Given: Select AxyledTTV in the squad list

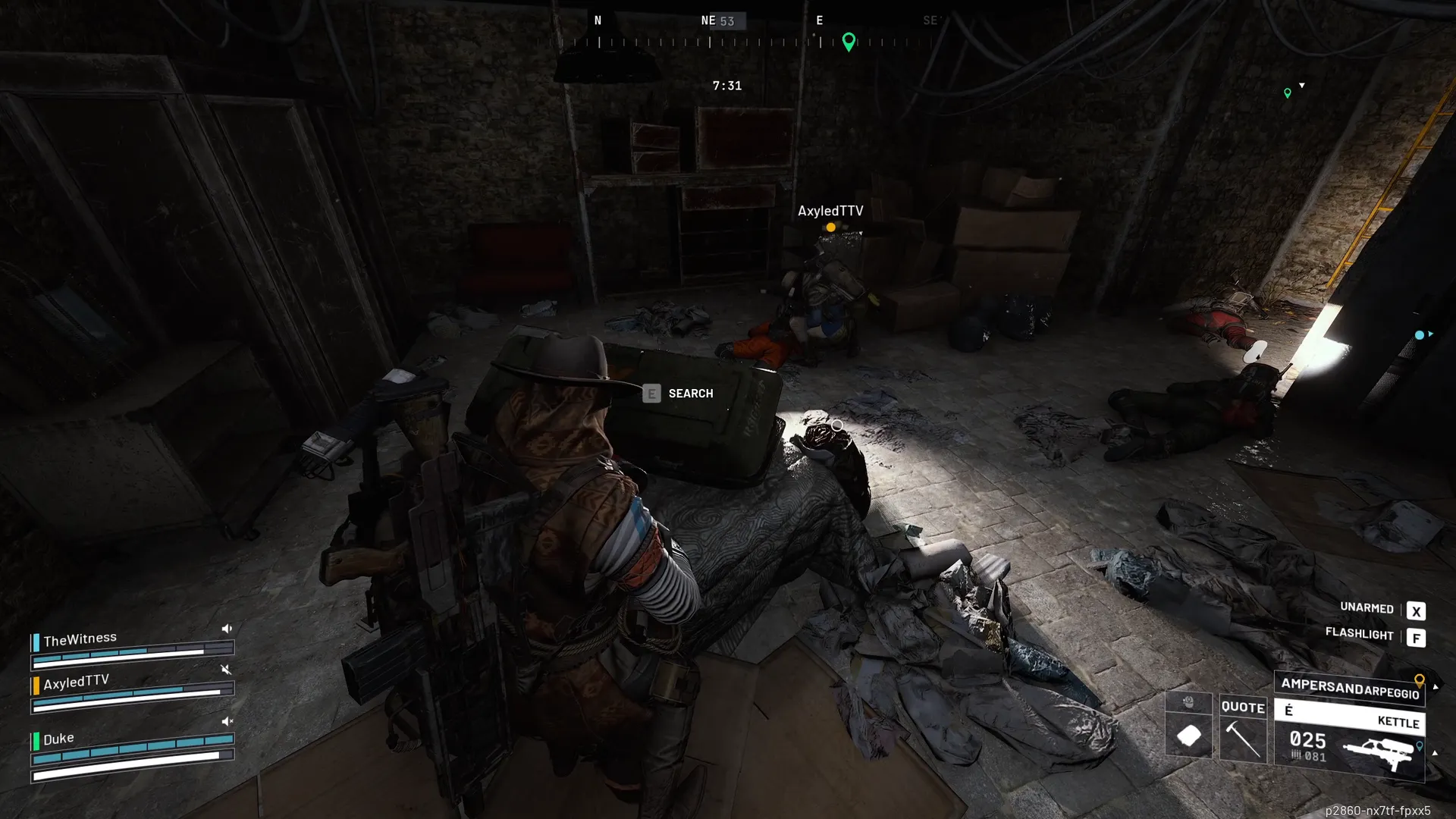Looking at the screenshot, I should [76, 682].
